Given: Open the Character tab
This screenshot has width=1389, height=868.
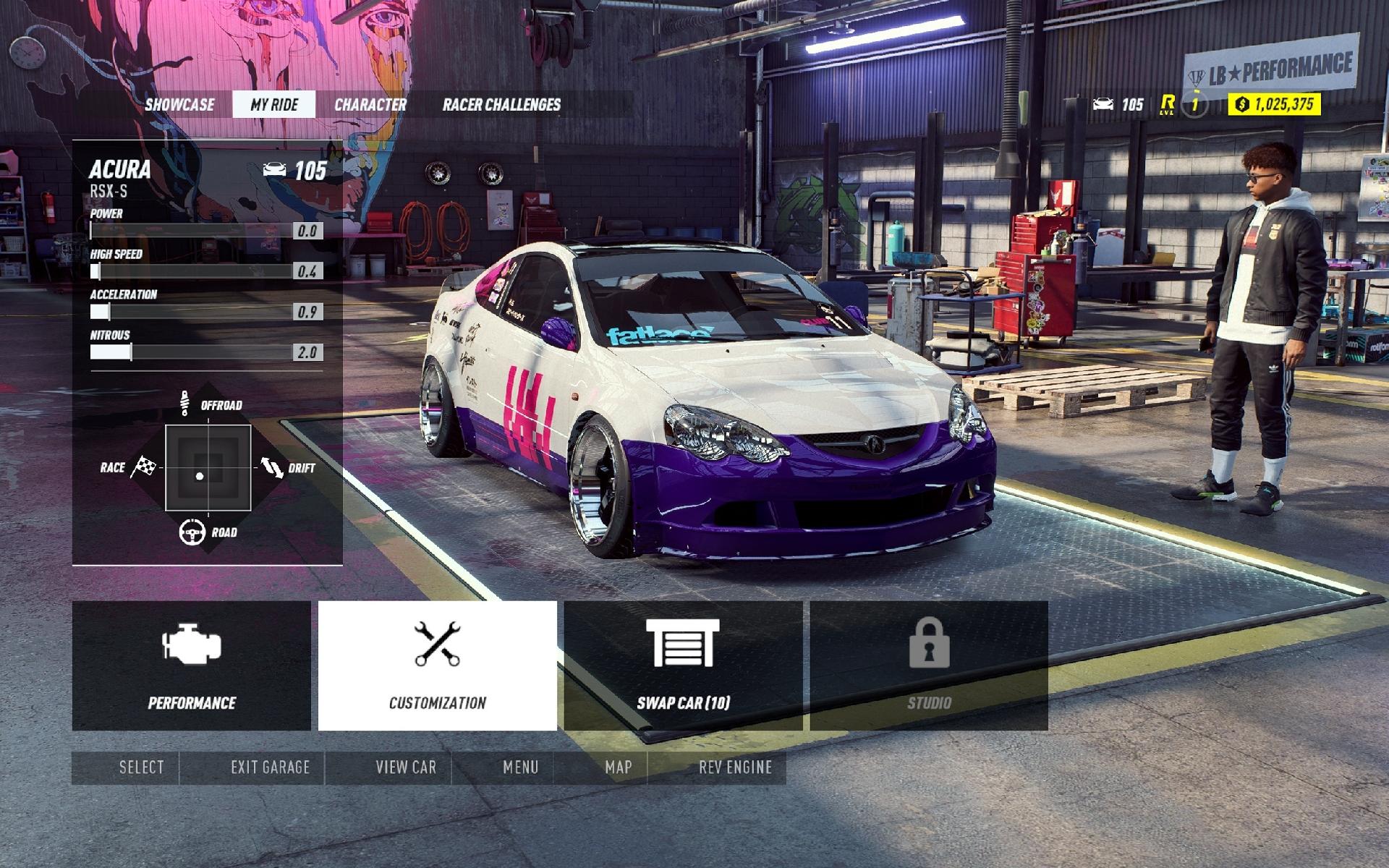Looking at the screenshot, I should [x=370, y=104].
